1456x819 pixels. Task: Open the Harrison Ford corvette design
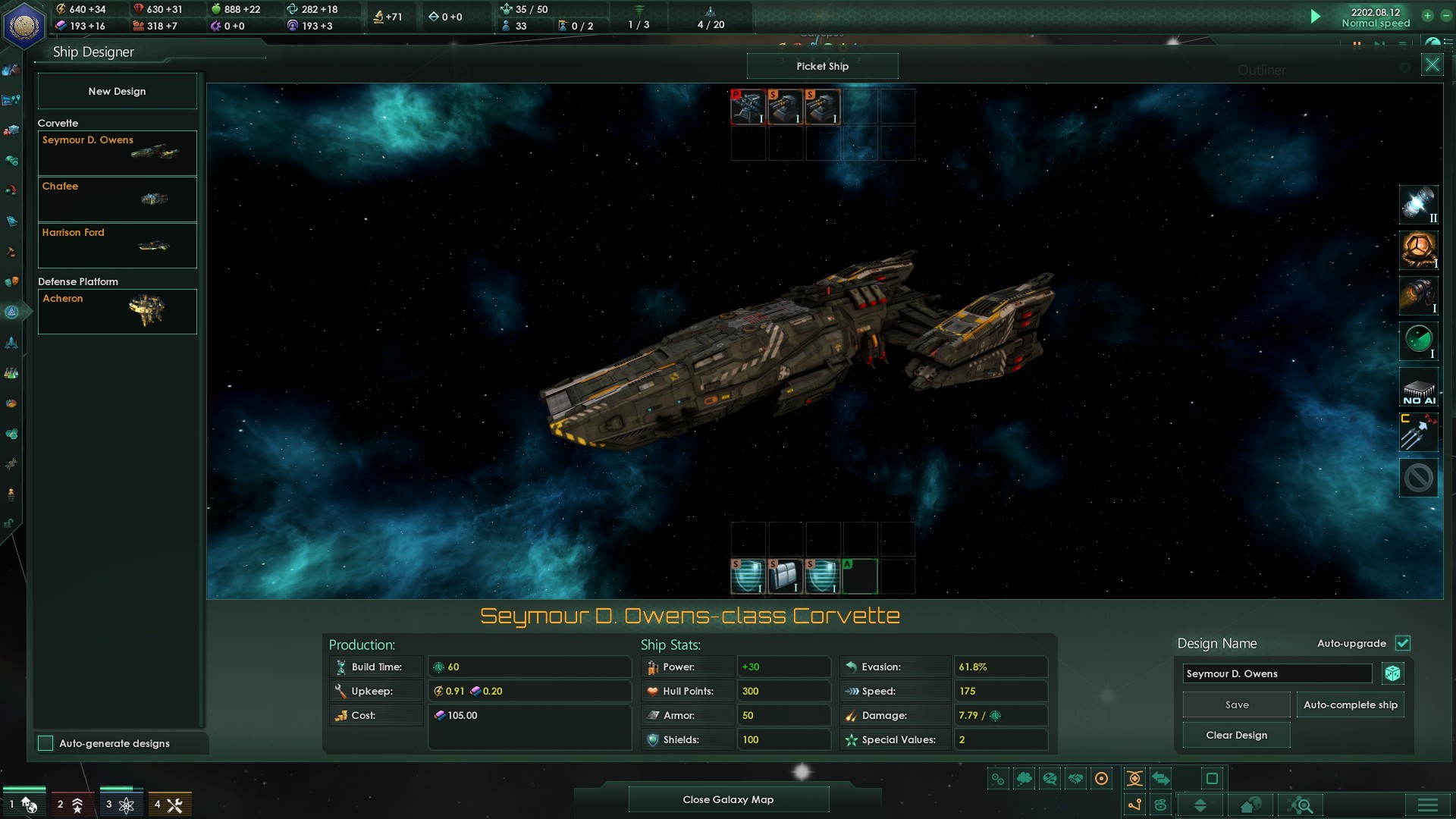117,245
